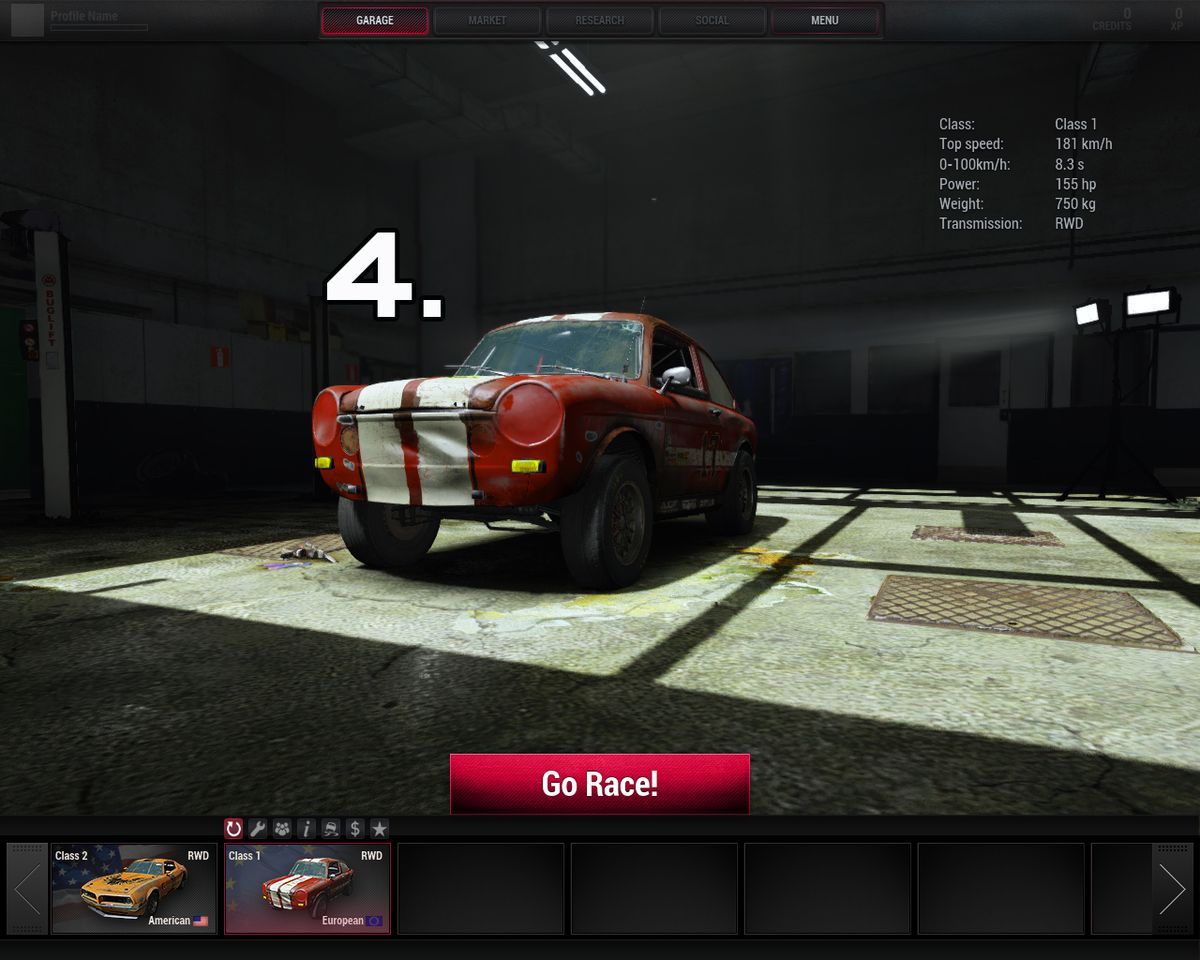Screen dimensions: 1200x960
Task: Open the Research tab
Action: [599, 20]
